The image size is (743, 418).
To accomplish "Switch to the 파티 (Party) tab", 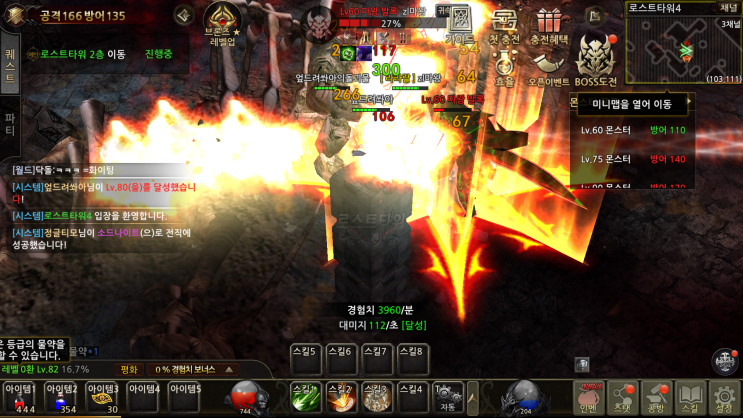I will [x=10, y=122].
